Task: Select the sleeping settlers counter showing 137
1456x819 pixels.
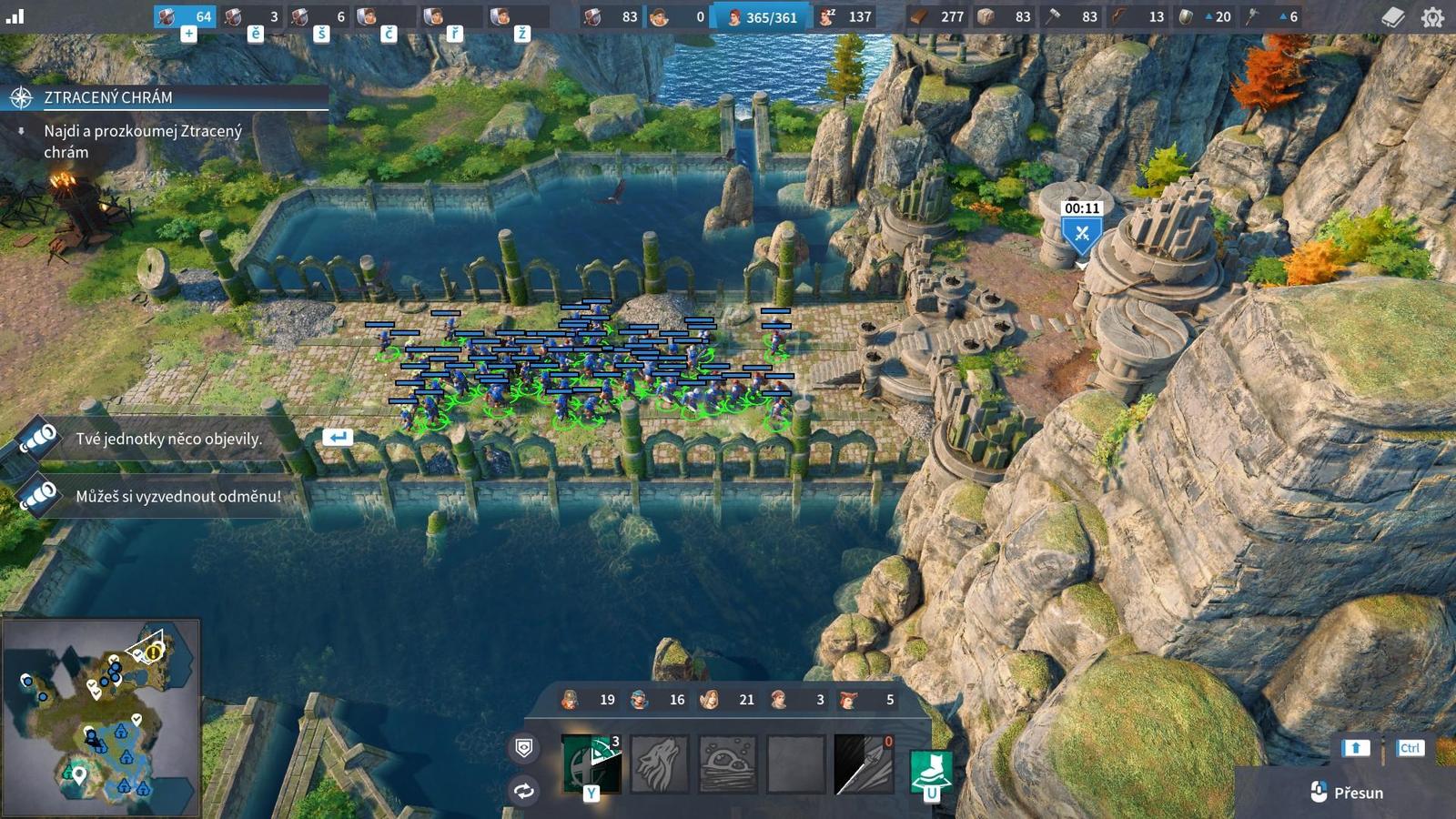Action: click(x=845, y=16)
